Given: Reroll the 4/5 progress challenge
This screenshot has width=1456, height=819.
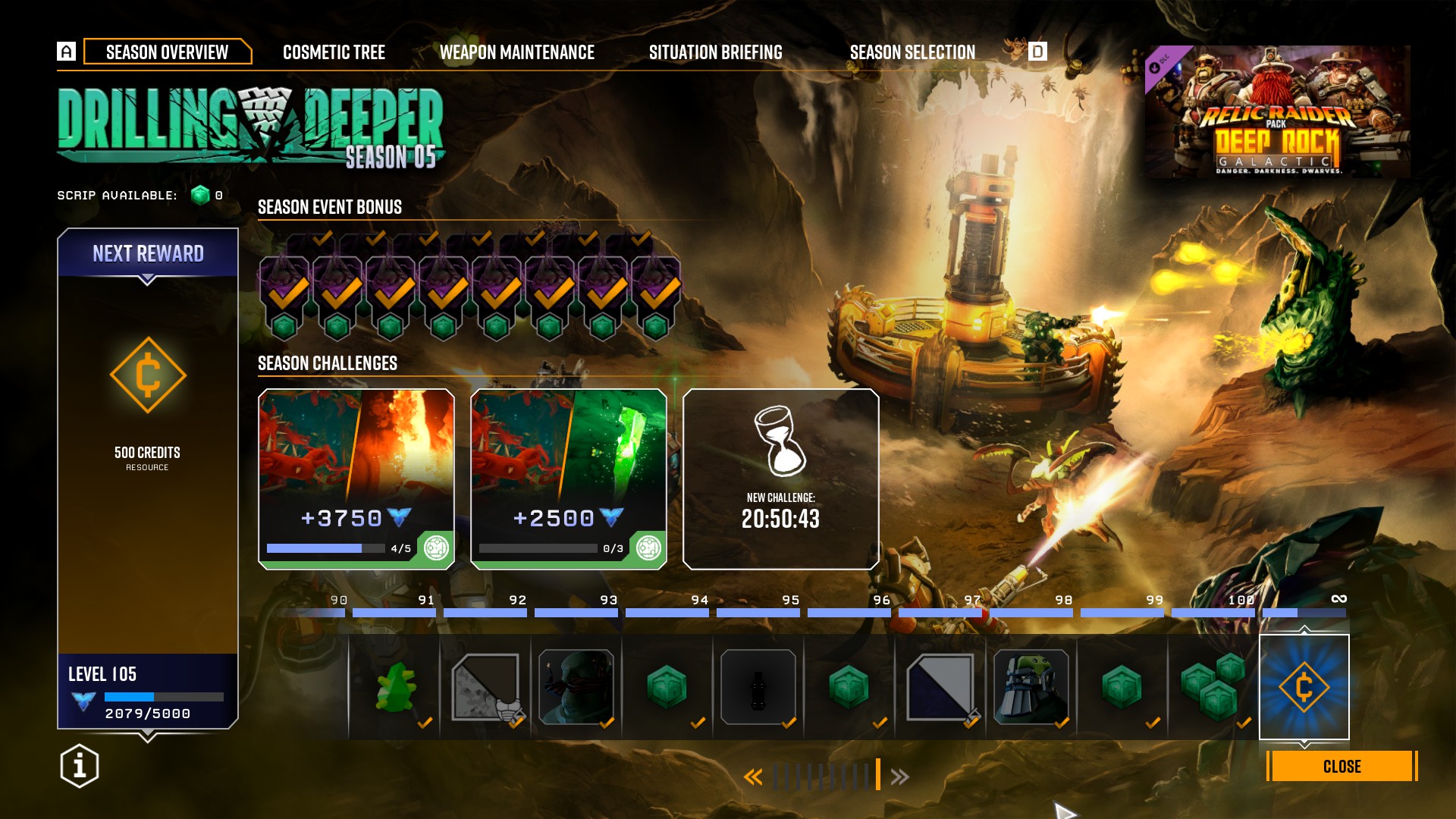Looking at the screenshot, I should (436, 548).
